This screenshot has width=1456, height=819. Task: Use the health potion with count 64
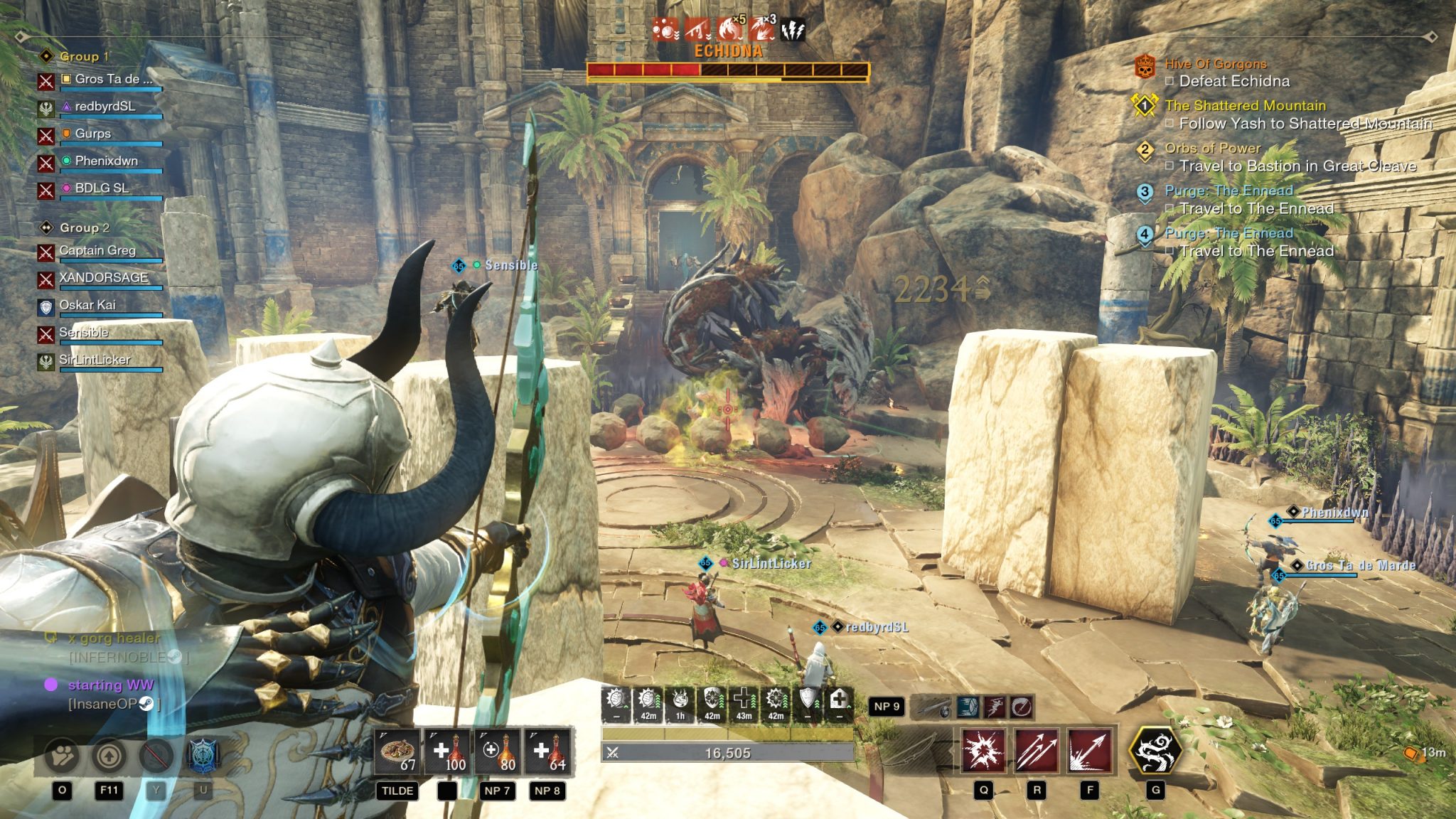click(547, 751)
